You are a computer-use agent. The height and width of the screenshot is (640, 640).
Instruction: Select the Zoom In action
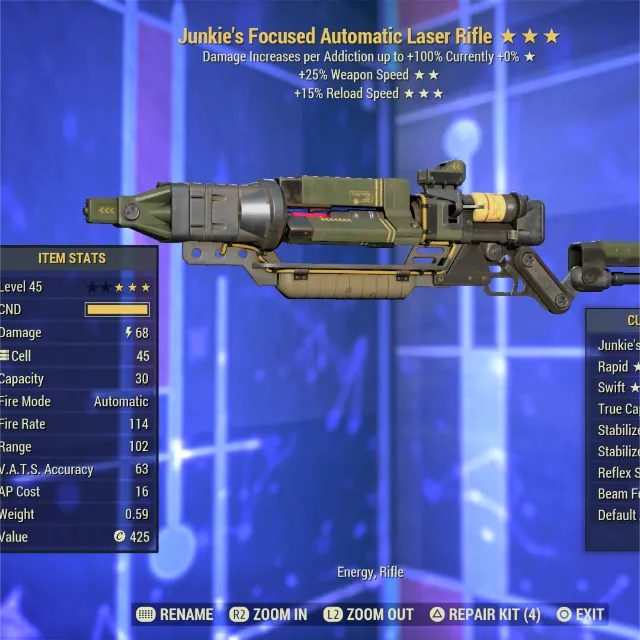point(269,614)
